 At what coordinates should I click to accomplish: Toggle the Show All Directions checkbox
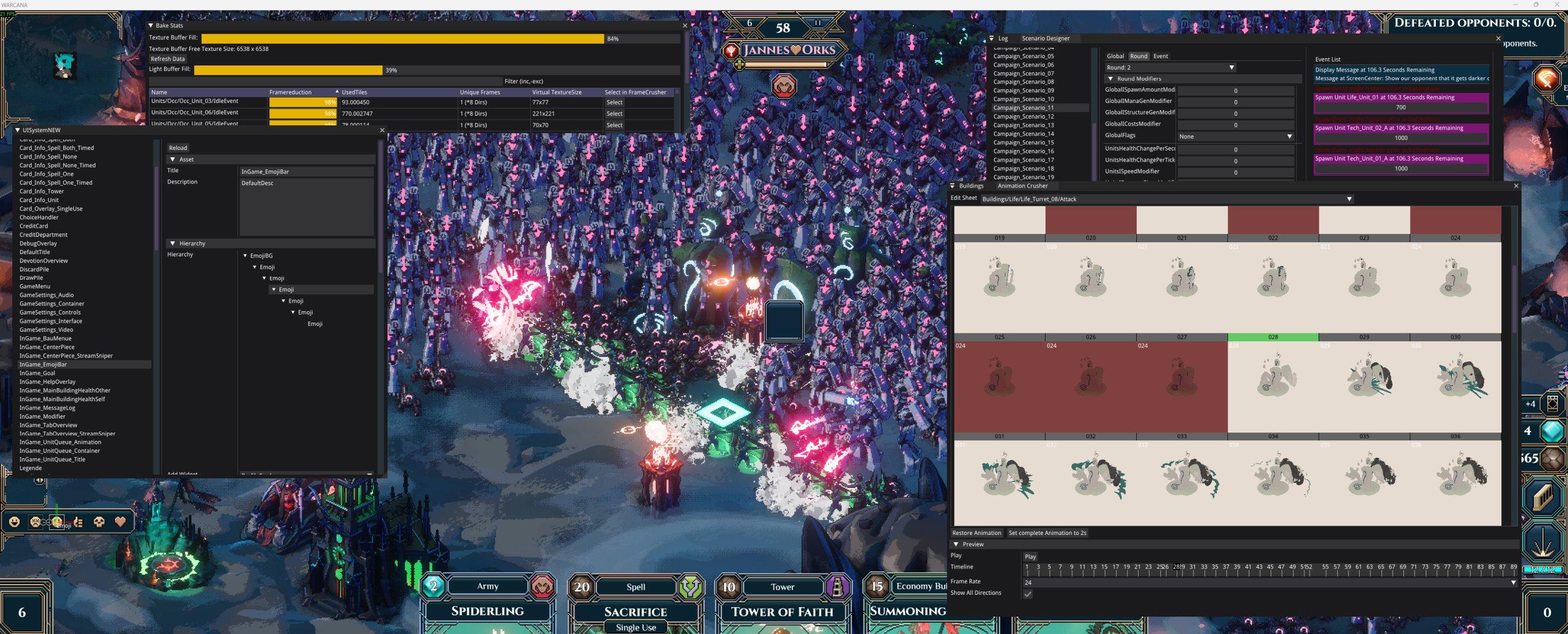click(1028, 594)
